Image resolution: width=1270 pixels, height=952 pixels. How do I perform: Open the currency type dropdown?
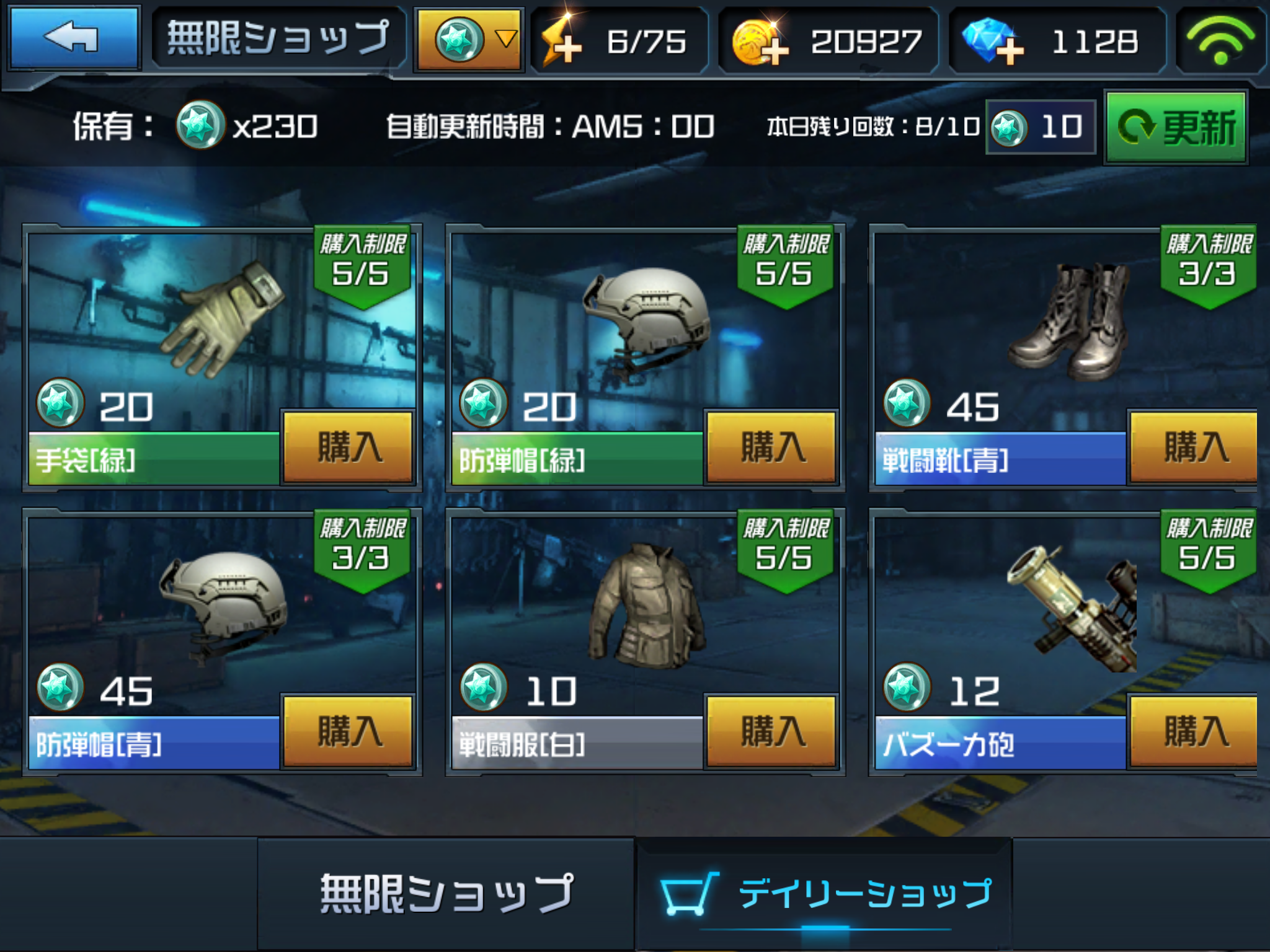470,40
